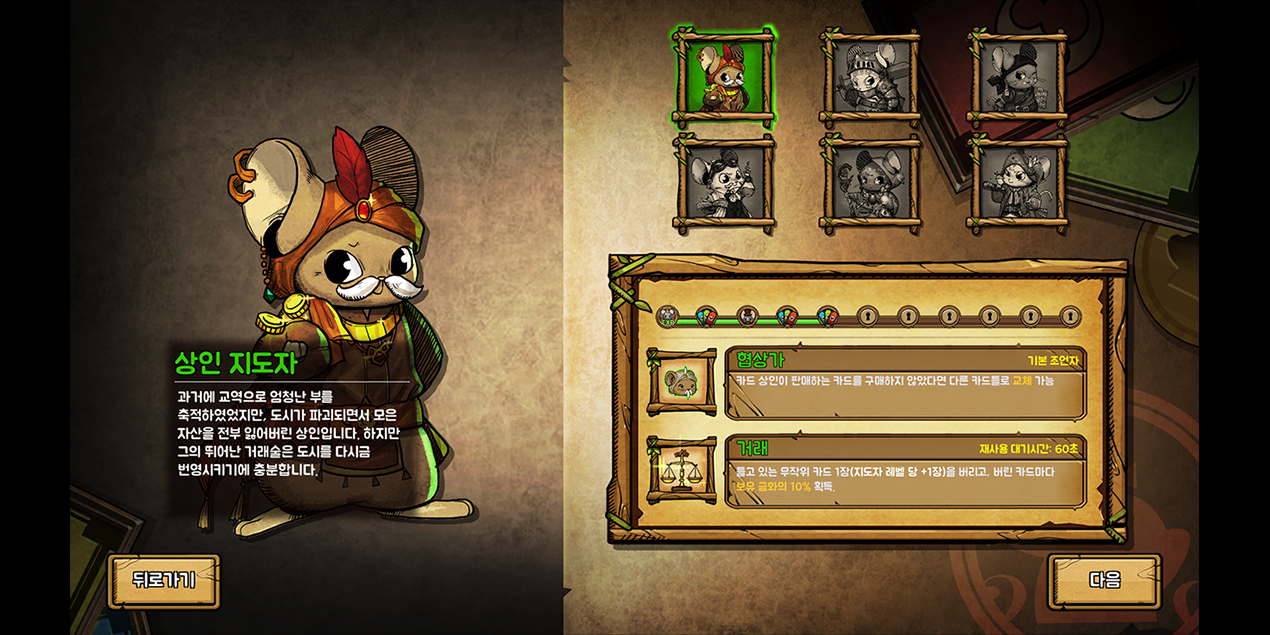Click the 협상가 advisor skill icon
This screenshot has height=635, width=1270.
[x=682, y=382]
